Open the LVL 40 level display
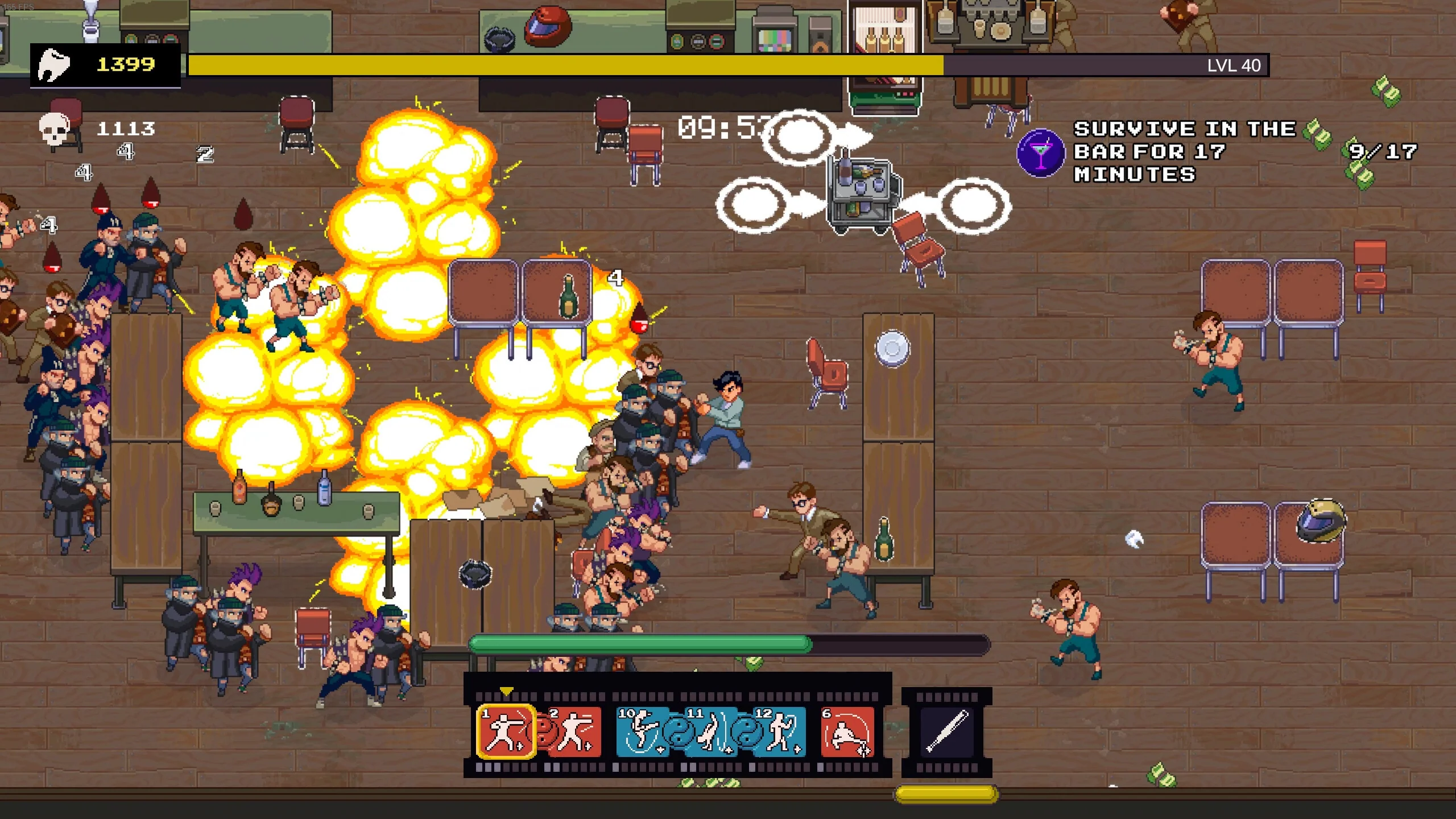Screen dimensions: 1456x819 1234,65
